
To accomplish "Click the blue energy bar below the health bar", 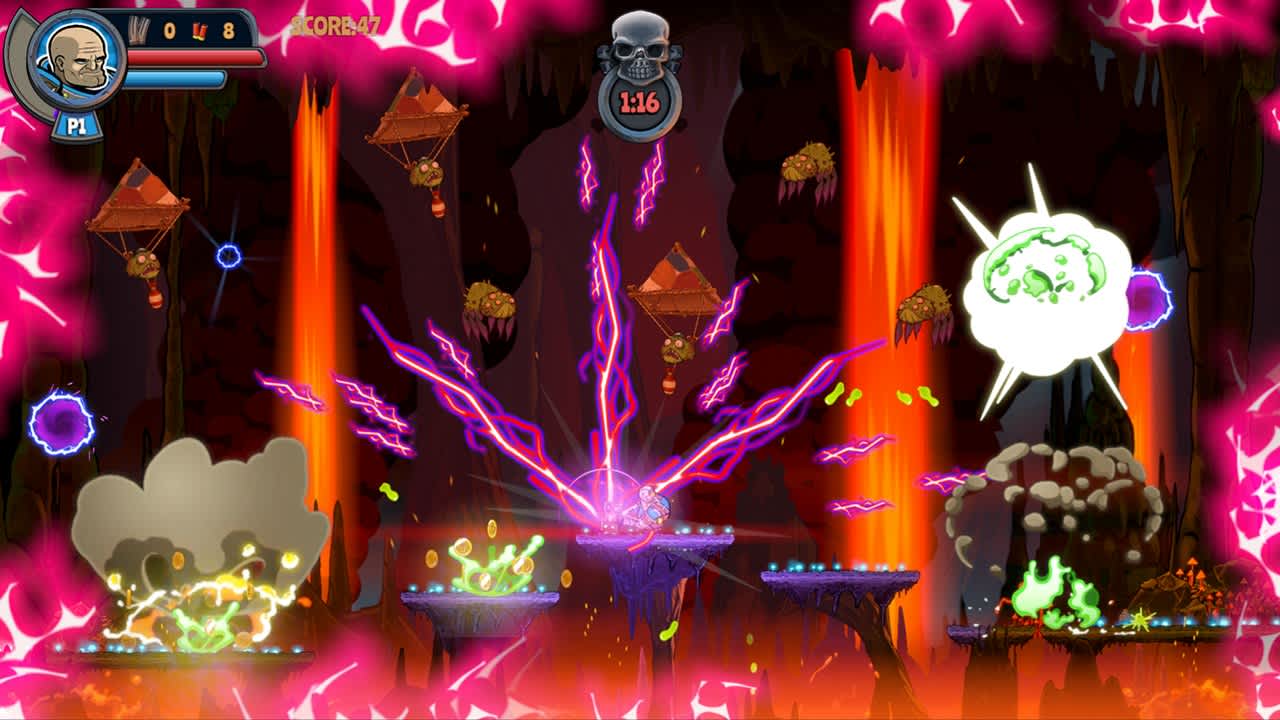I will tap(175, 77).
